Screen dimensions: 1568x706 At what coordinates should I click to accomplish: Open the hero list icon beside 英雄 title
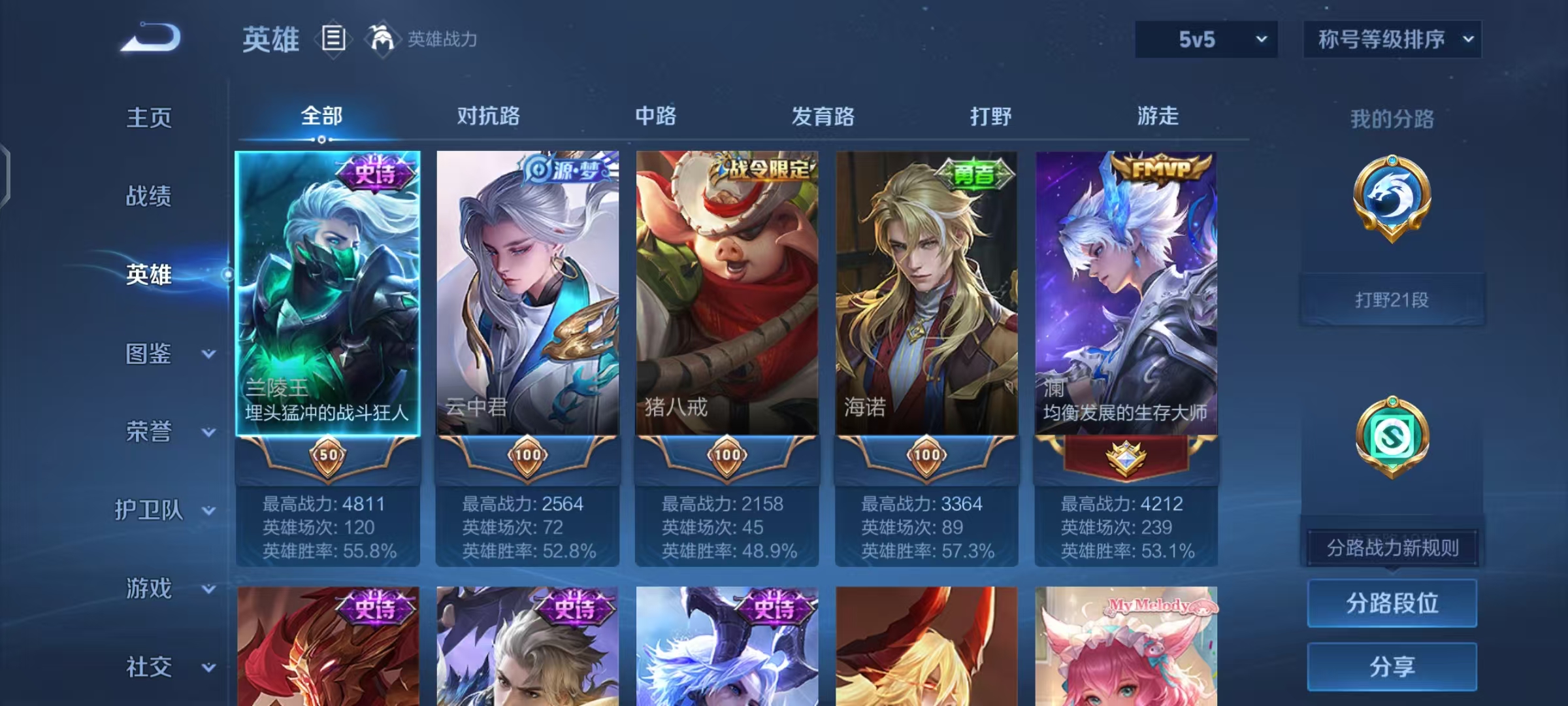pyautogui.click(x=333, y=39)
